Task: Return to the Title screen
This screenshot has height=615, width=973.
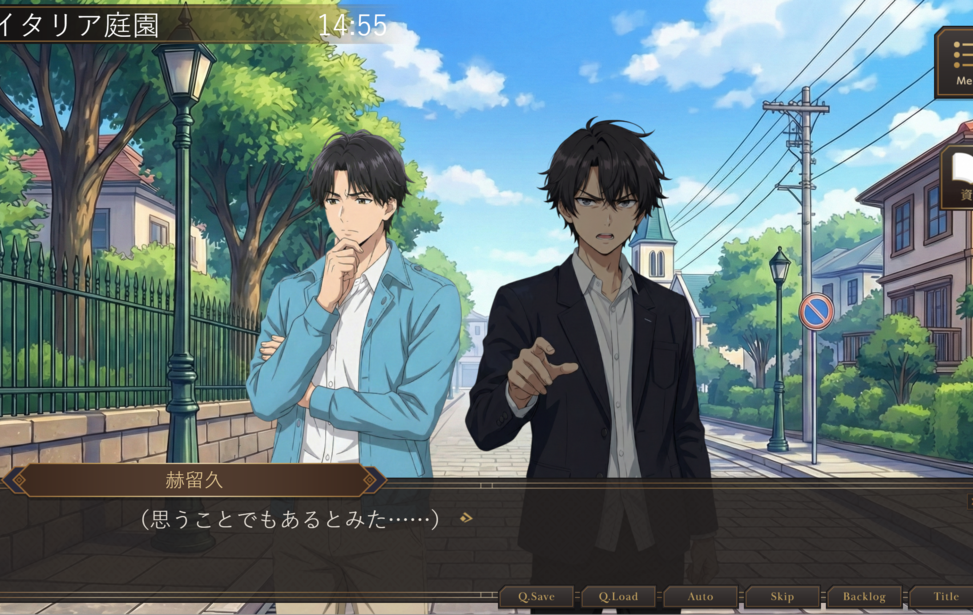Action: tap(943, 597)
